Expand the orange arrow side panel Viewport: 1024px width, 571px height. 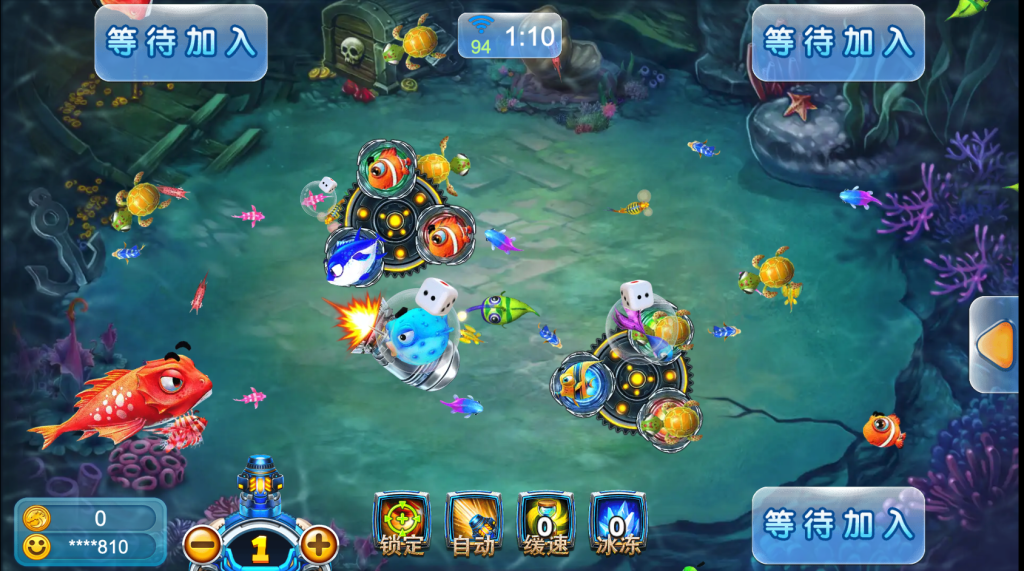click(997, 345)
